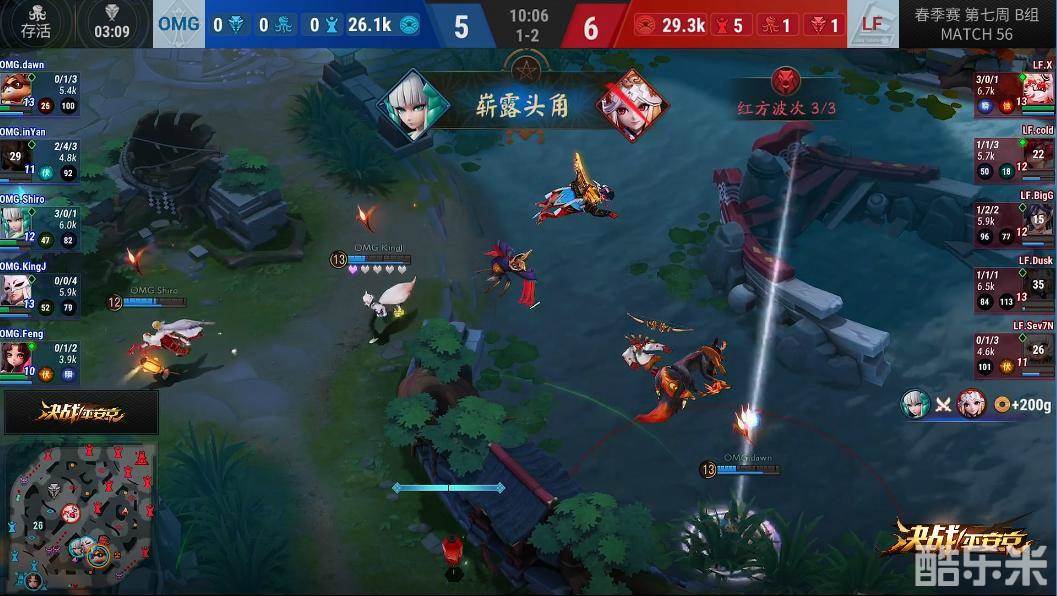Click the LF team logo badge

pyautogui.click(x=872, y=24)
